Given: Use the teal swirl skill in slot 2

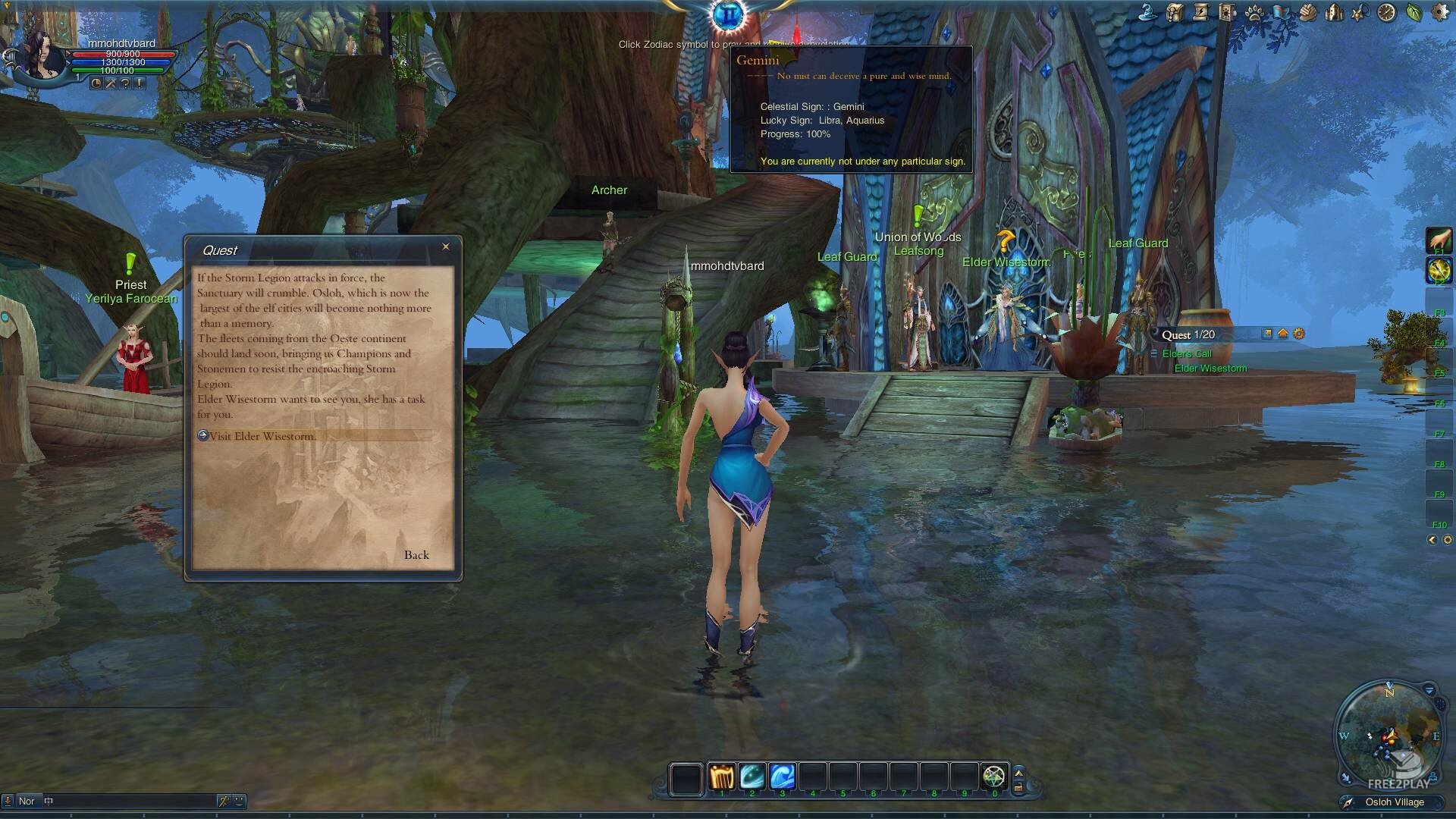Looking at the screenshot, I should point(752,777).
